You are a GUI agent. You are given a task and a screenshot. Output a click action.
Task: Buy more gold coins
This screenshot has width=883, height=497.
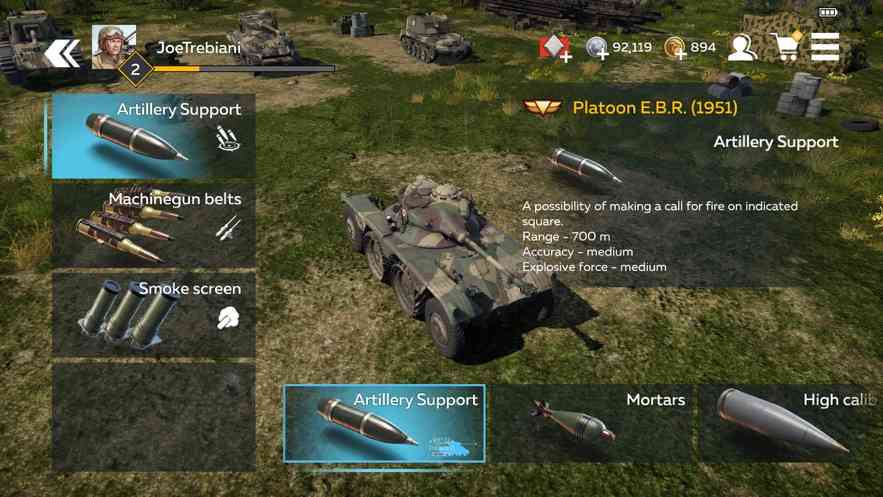(x=676, y=48)
